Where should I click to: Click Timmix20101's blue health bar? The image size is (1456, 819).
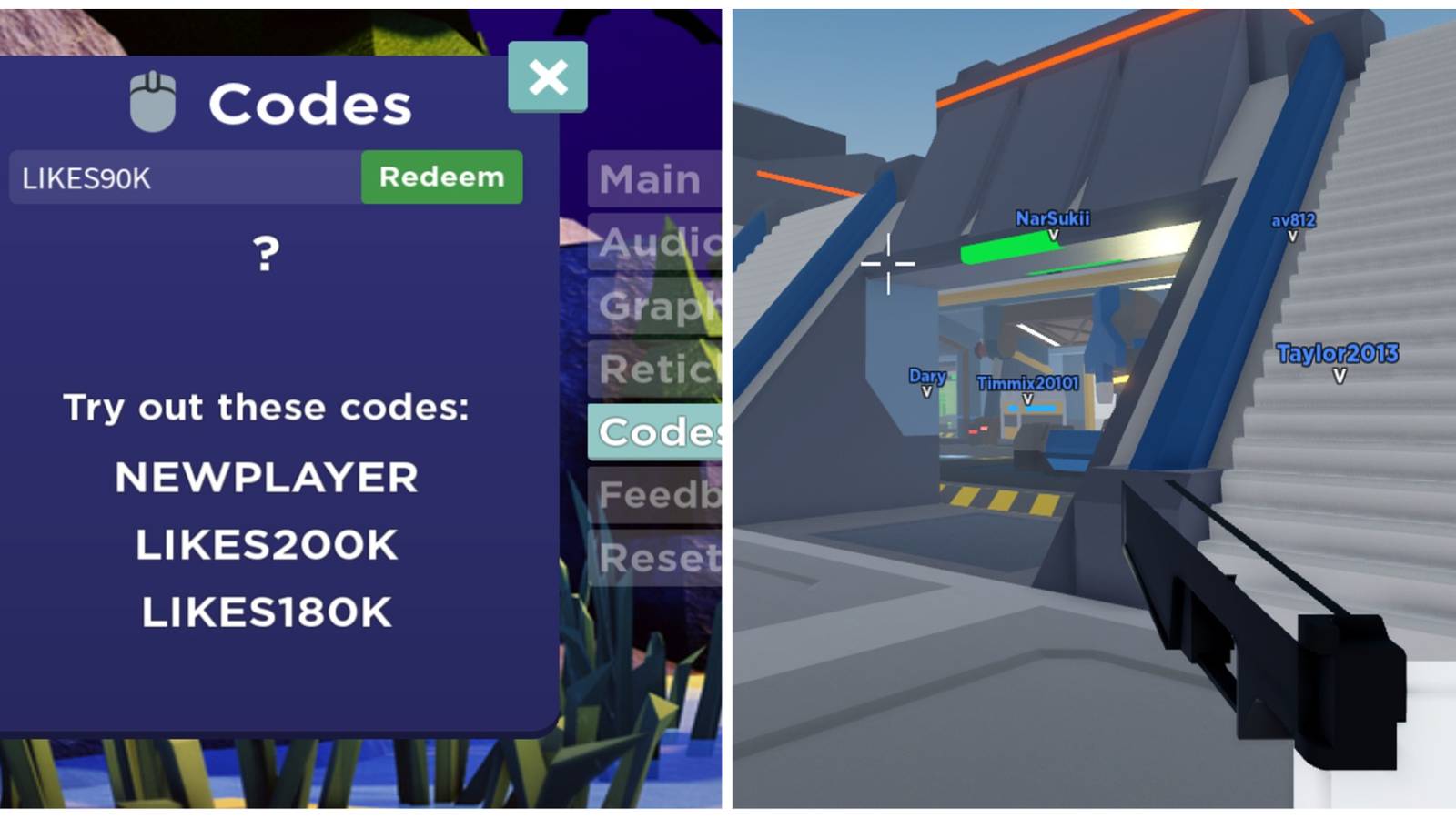[x=1032, y=409]
